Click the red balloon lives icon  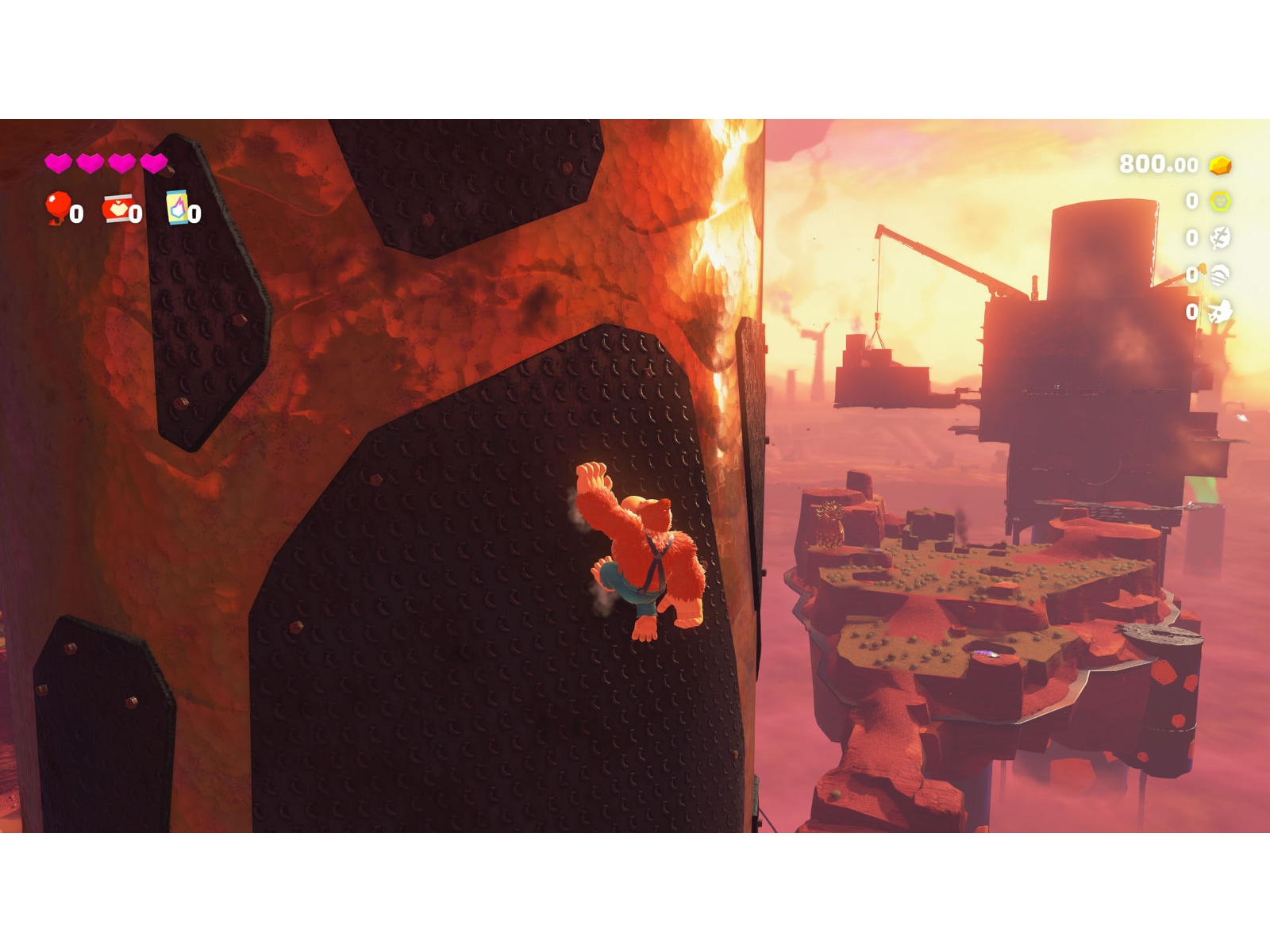pos(57,208)
